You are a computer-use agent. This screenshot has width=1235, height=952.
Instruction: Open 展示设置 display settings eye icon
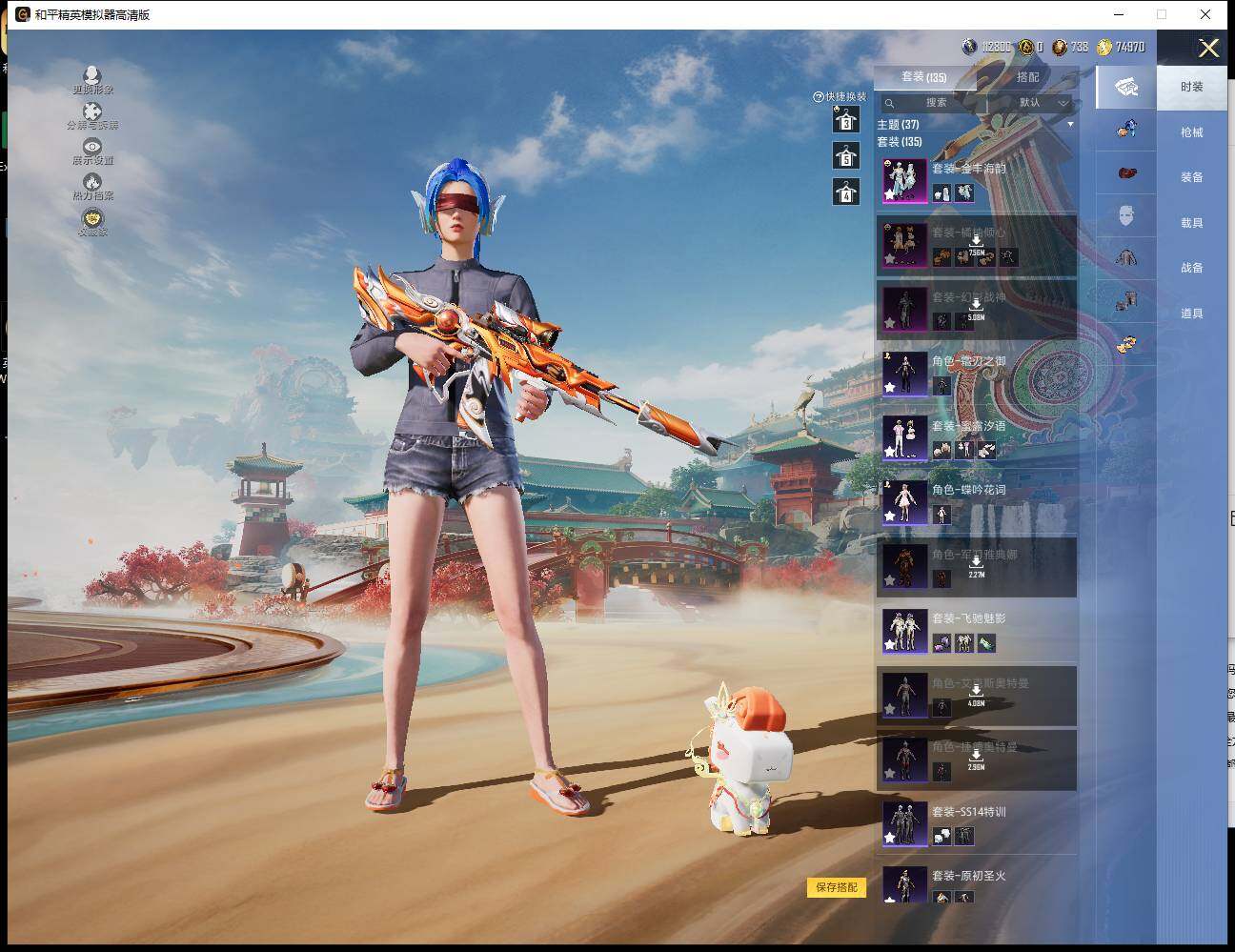(92, 151)
